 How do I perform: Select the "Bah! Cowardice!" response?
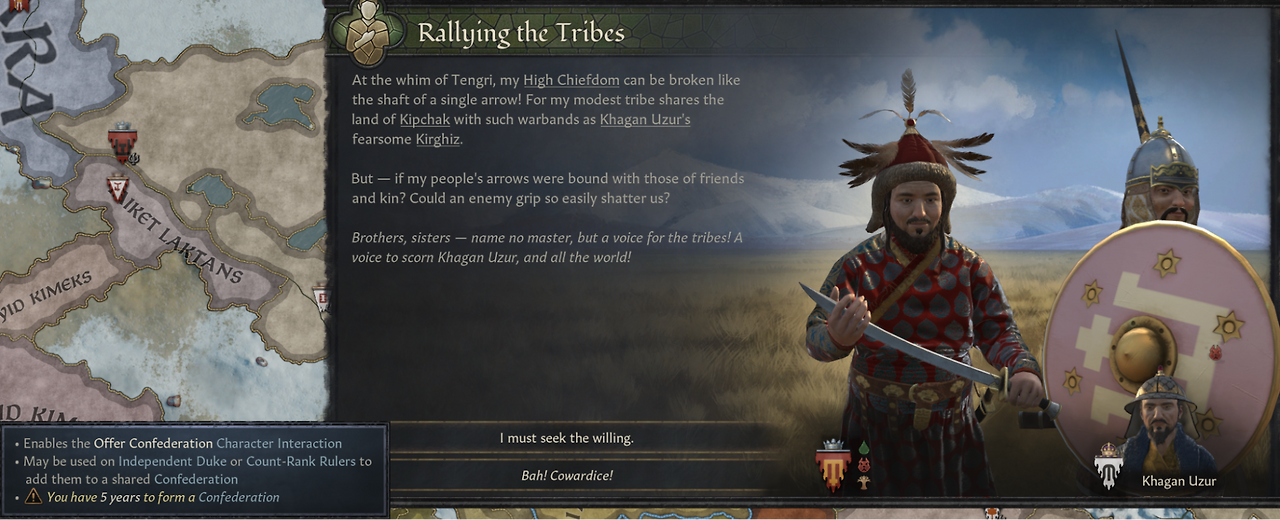coord(566,476)
